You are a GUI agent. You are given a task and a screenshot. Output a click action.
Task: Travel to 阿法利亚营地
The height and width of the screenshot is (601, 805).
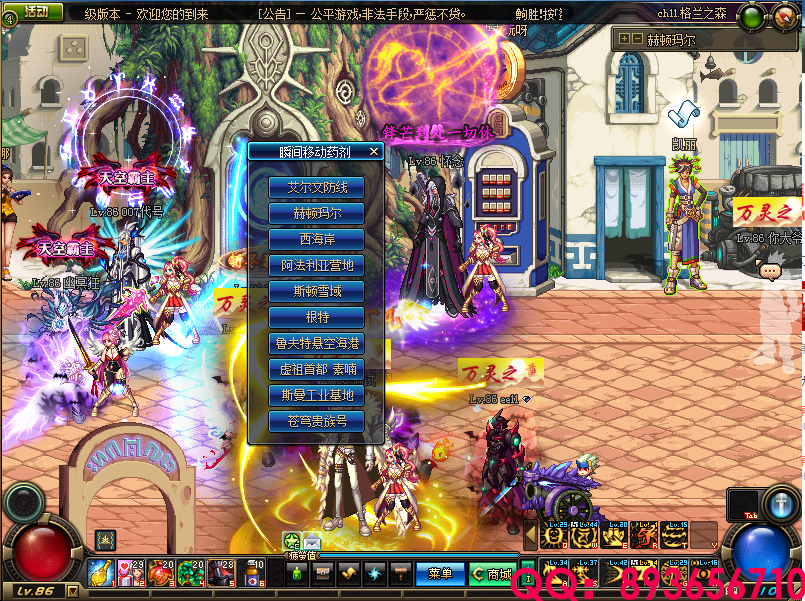point(316,265)
